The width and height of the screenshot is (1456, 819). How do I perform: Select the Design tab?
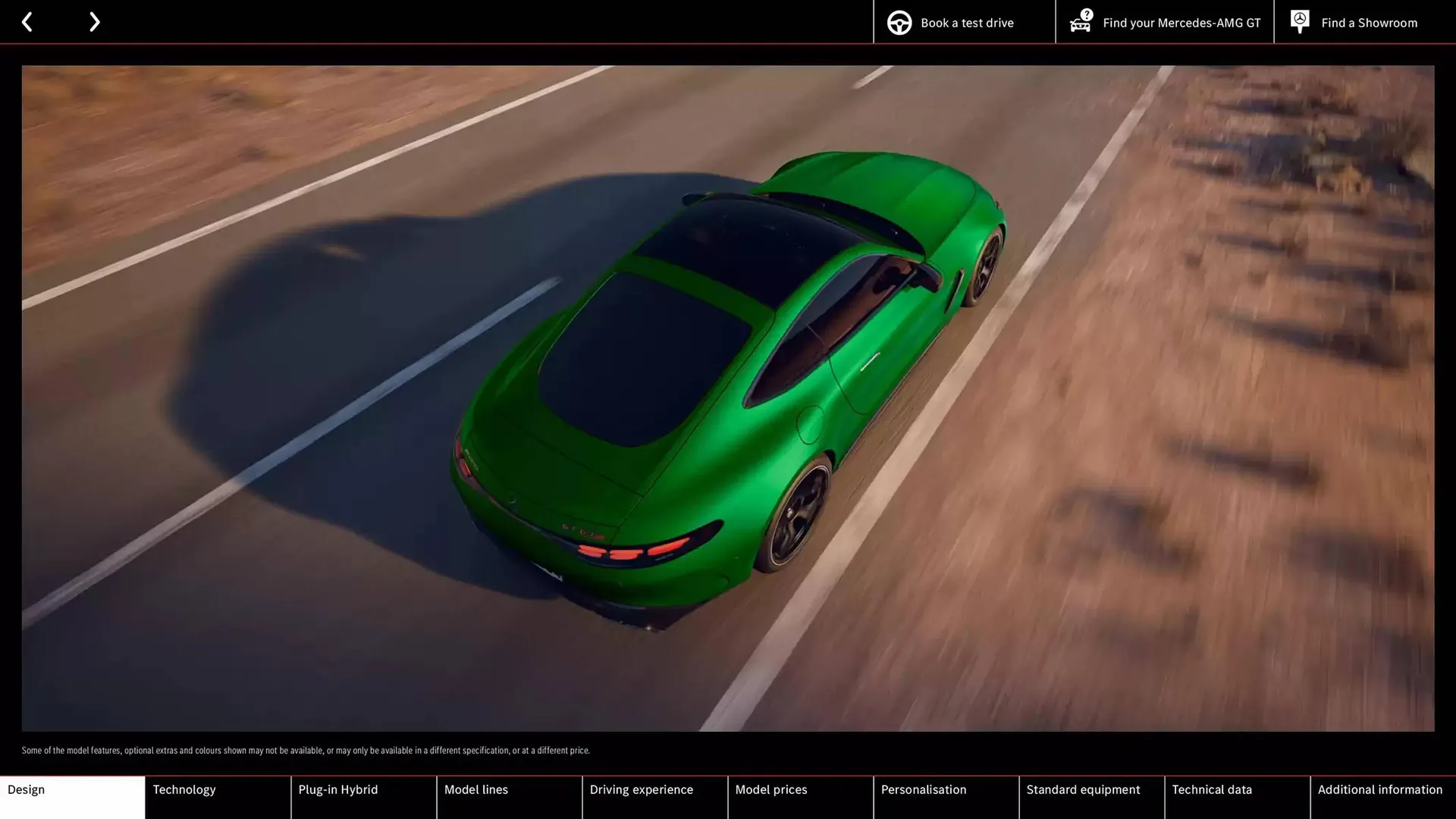click(x=72, y=796)
